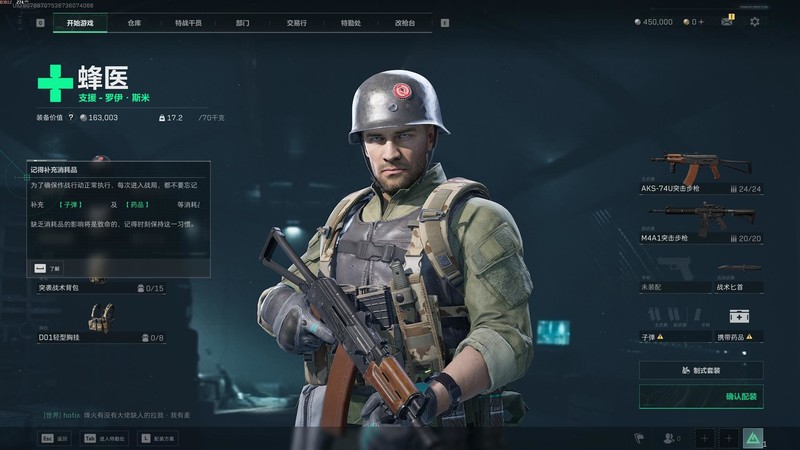Open the 特战干员 operators tab
The width and height of the screenshot is (800, 450).
(x=186, y=21)
